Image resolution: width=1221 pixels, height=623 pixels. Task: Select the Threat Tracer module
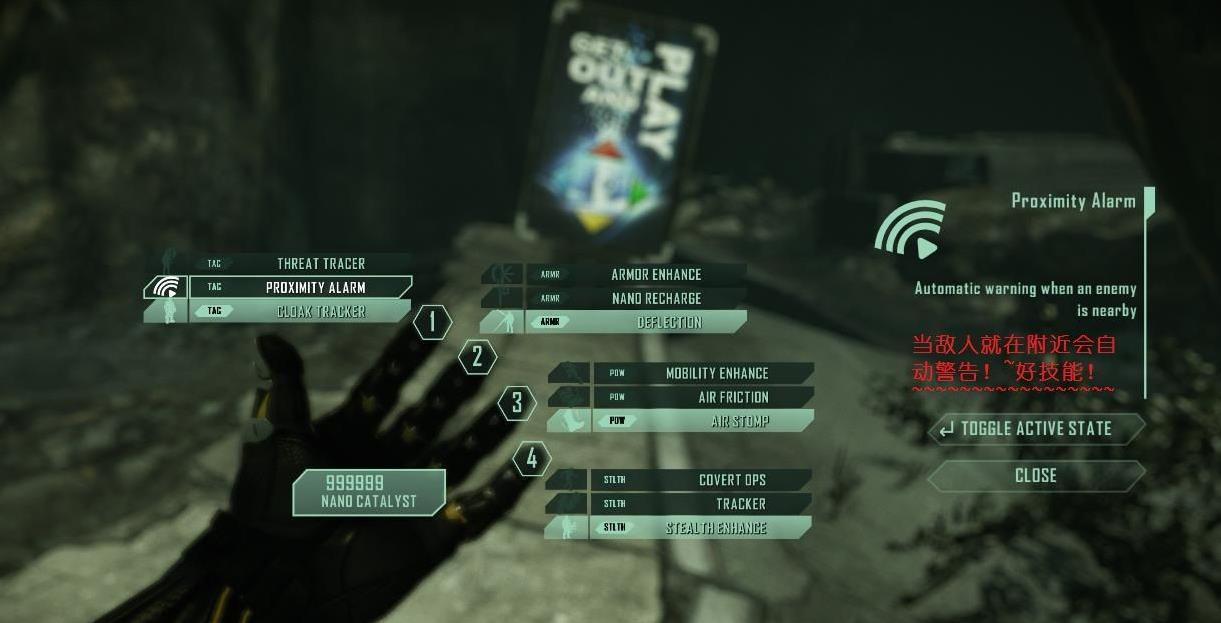click(320, 264)
